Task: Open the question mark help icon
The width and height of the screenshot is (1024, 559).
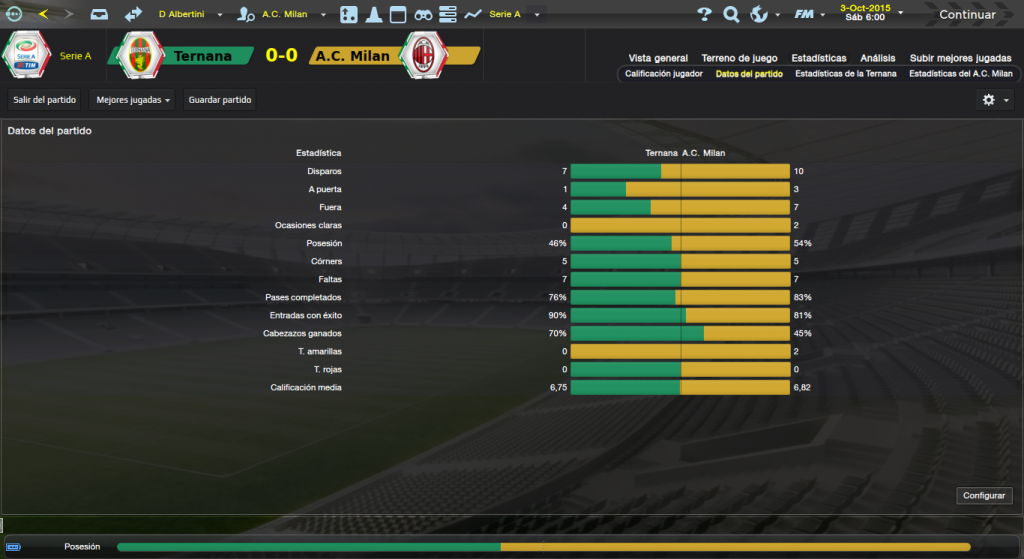Action: 704,14
